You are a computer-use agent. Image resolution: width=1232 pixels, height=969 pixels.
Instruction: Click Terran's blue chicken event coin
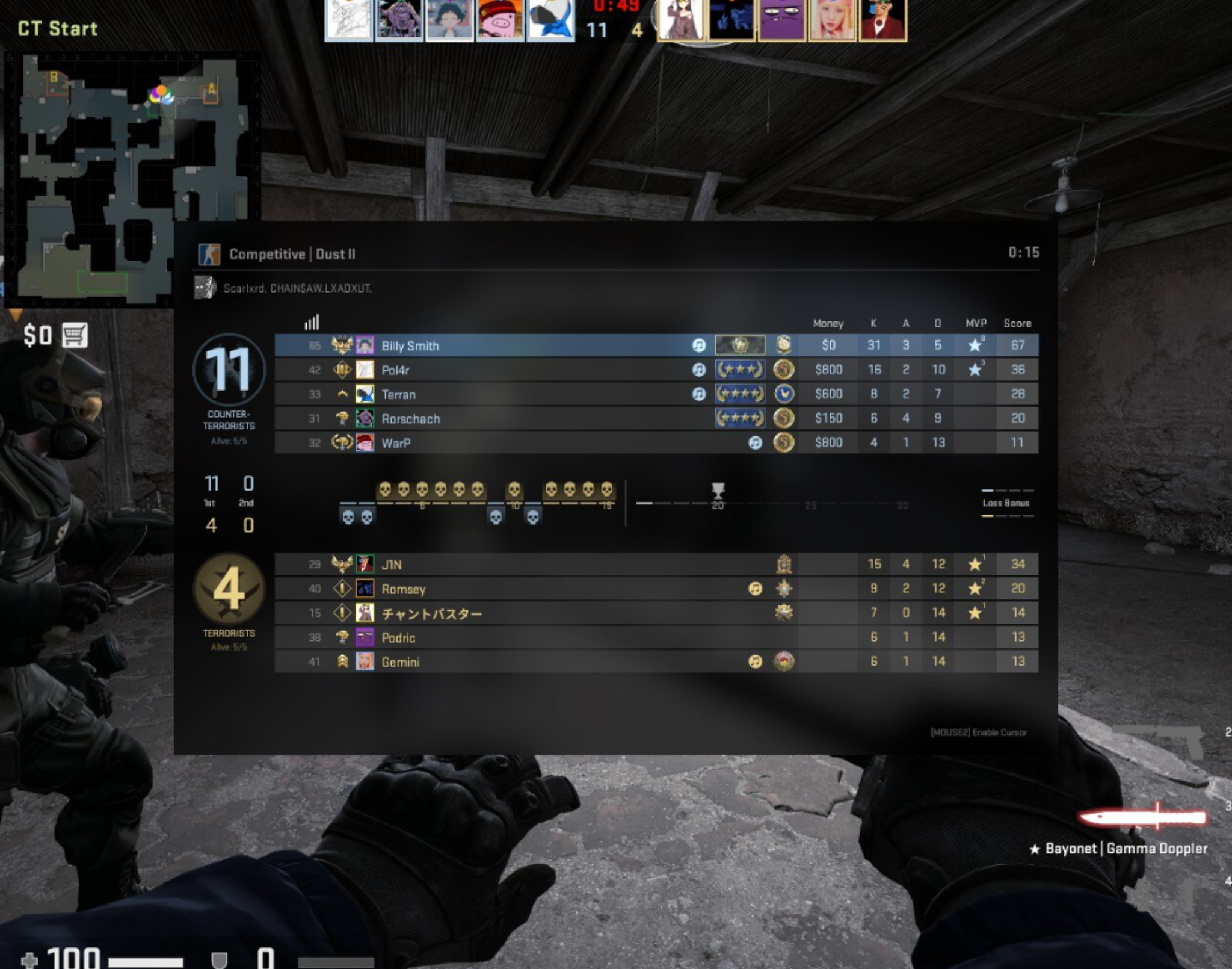[785, 394]
